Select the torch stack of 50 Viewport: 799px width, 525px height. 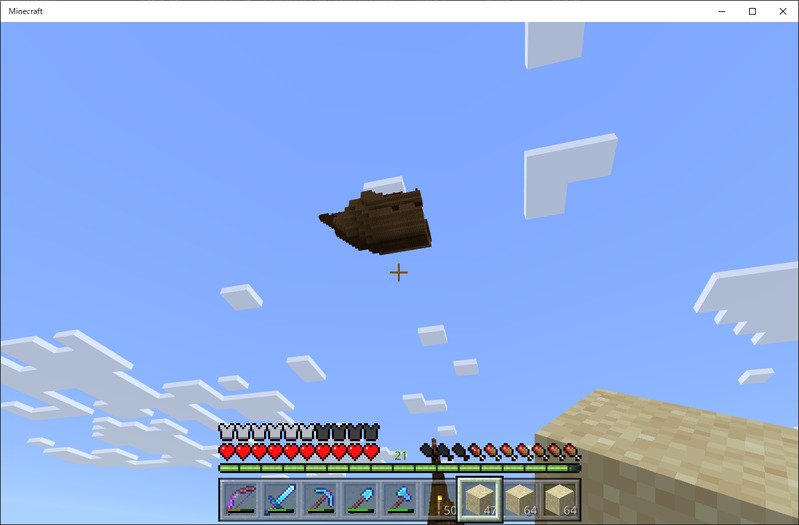click(440, 499)
